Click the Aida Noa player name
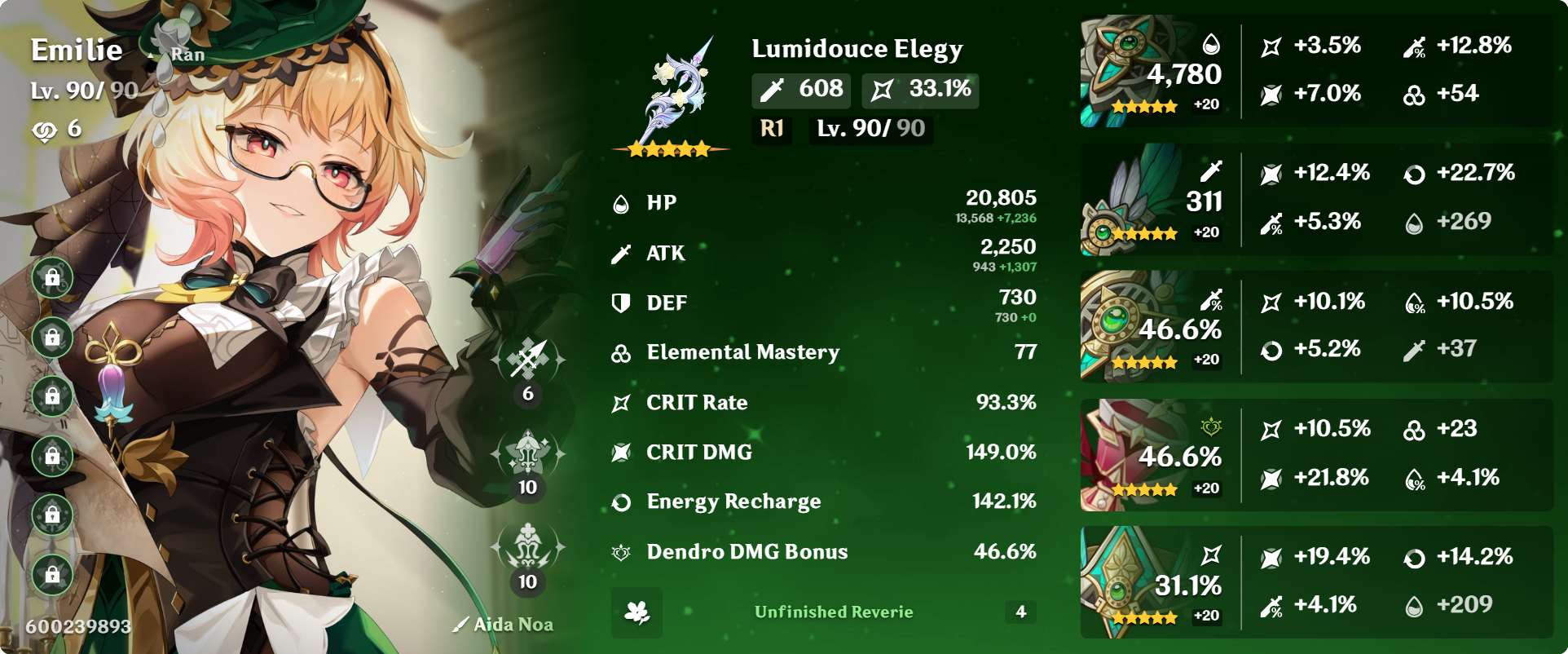The width and height of the screenshot is (1568, 654). [x=513, y=624]
